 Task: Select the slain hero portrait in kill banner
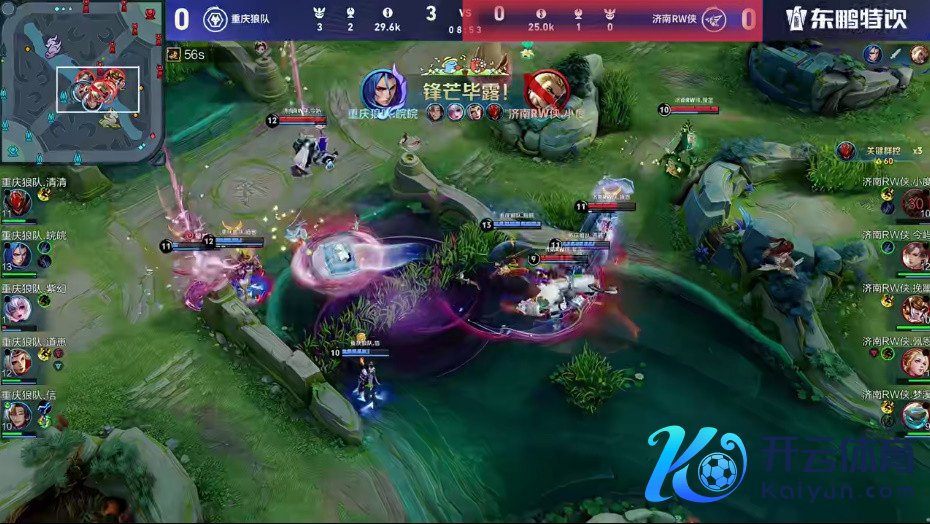[546, 90]
